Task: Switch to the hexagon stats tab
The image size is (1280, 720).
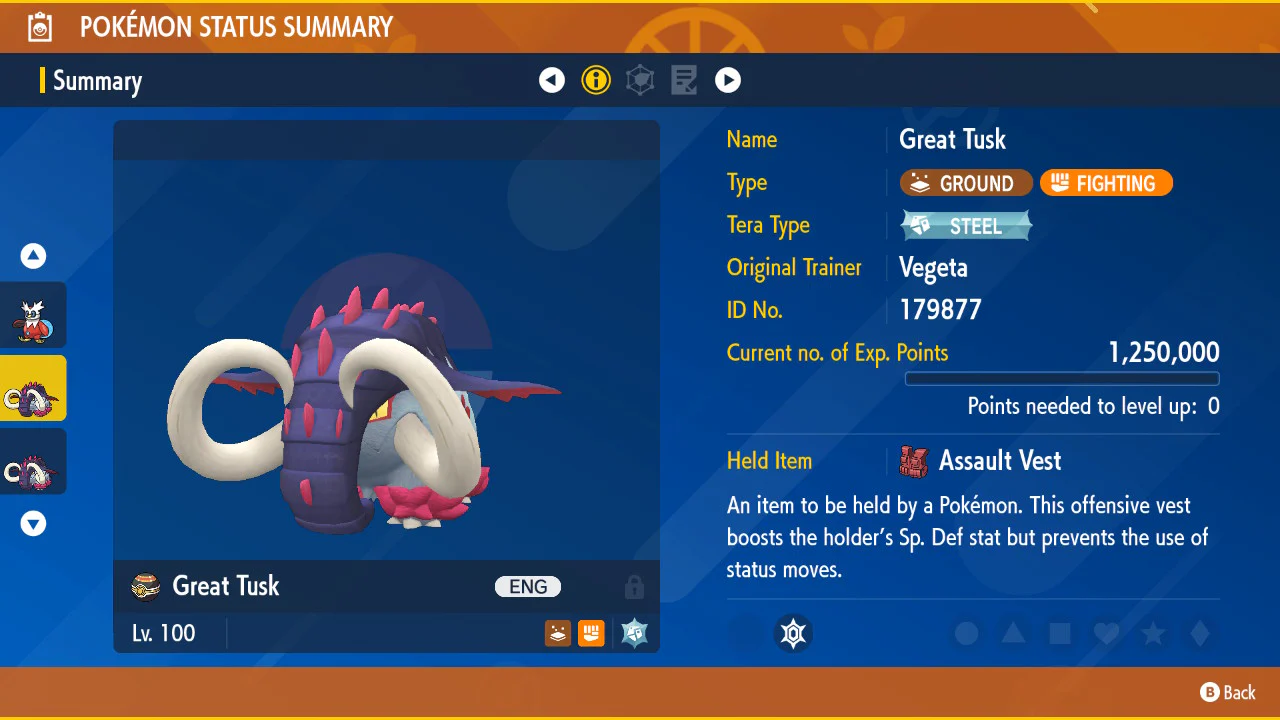Action: [640, 80]
